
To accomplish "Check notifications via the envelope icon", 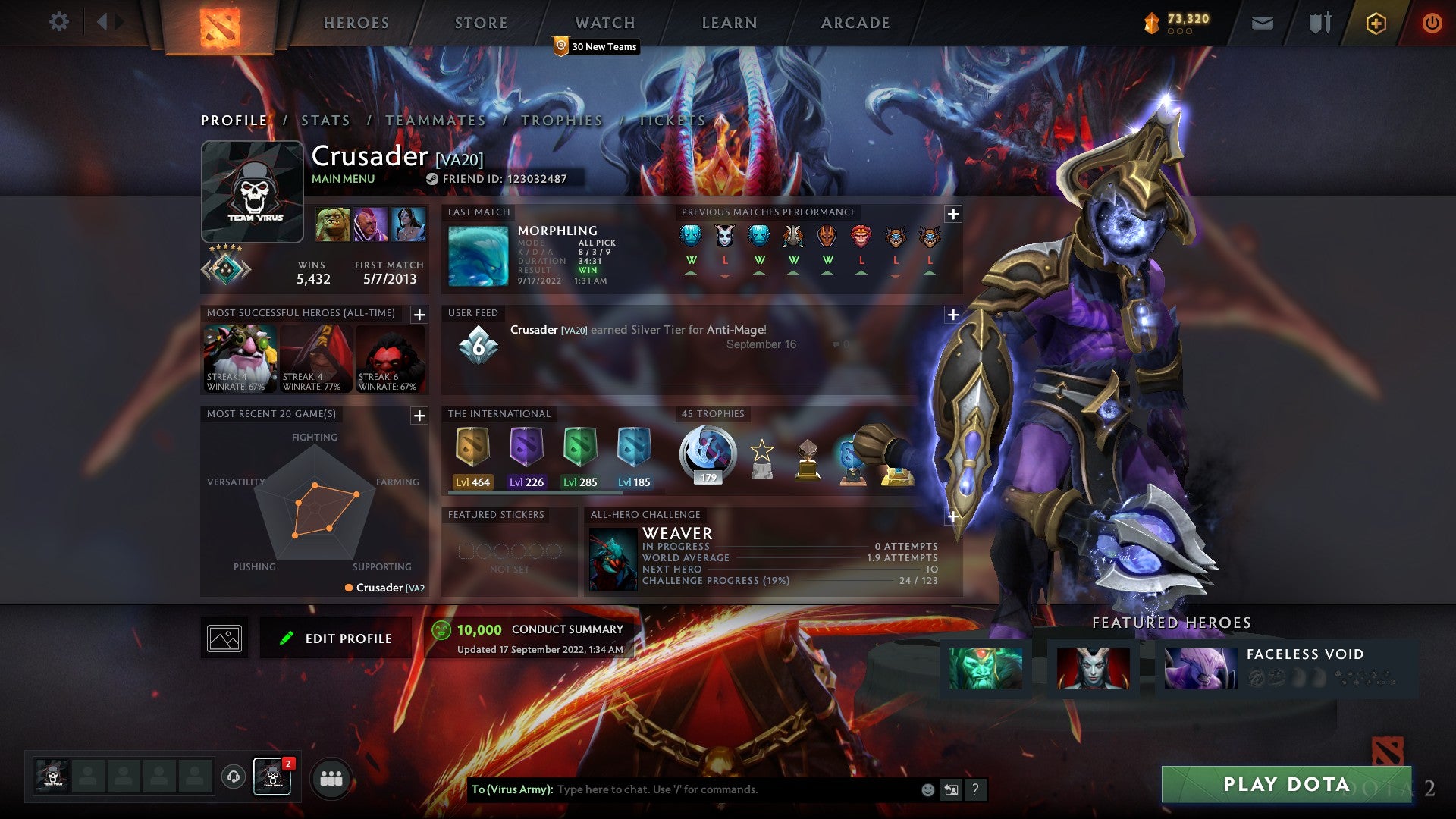I will (1263, 23).
